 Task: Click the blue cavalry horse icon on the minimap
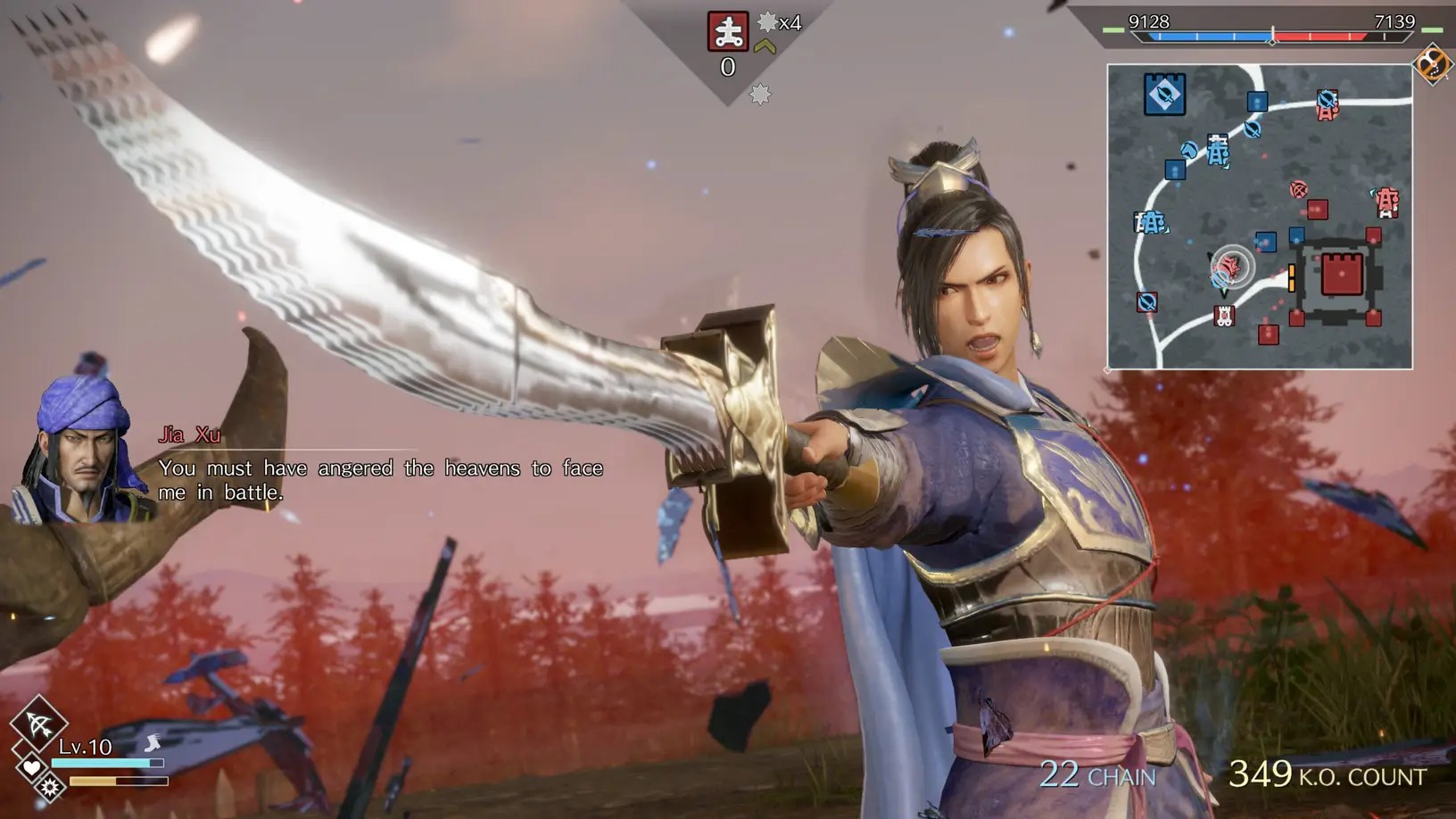click(x=1189, y=148)
